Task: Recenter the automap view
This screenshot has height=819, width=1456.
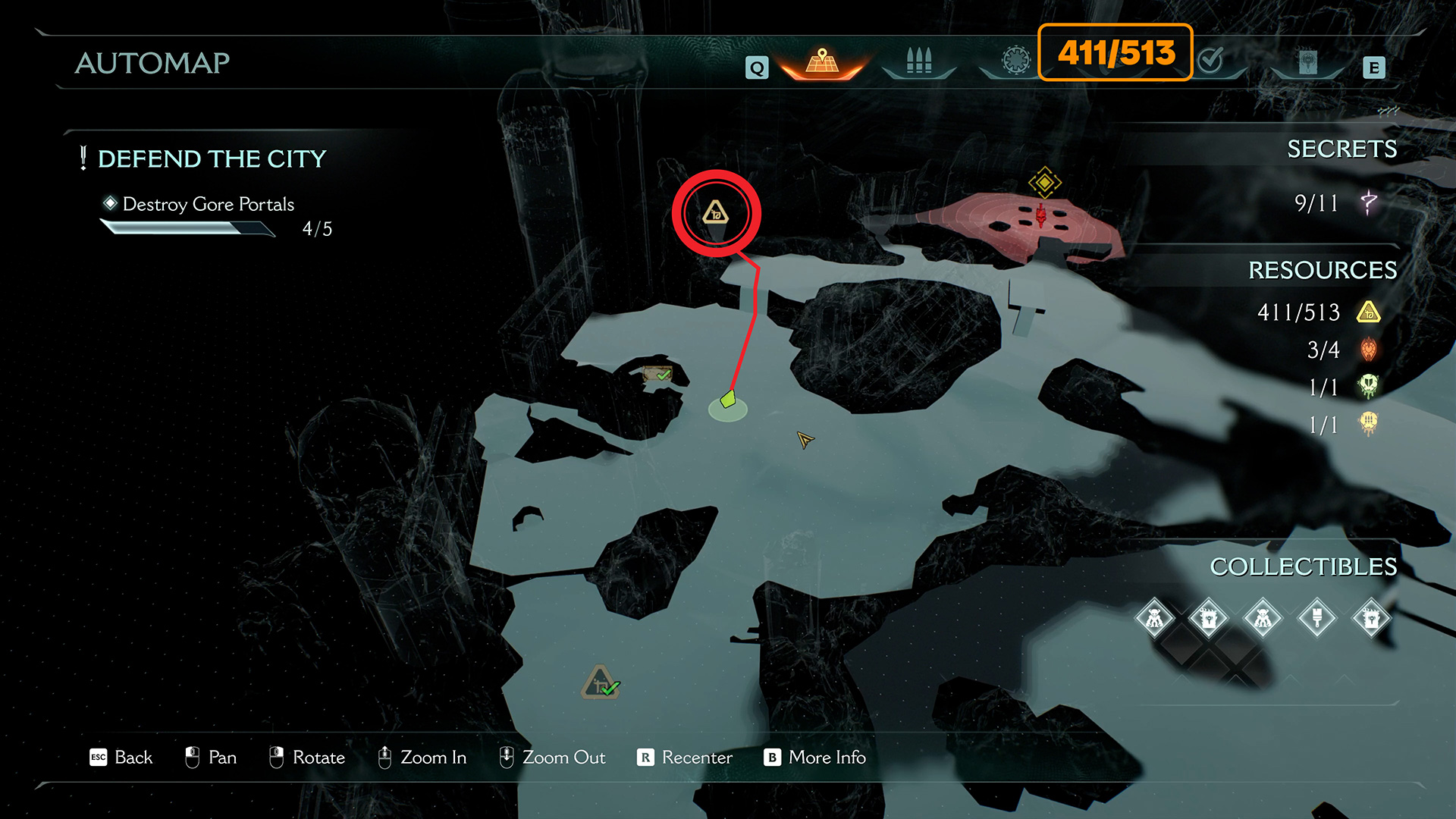Action: tap(685, 758)
